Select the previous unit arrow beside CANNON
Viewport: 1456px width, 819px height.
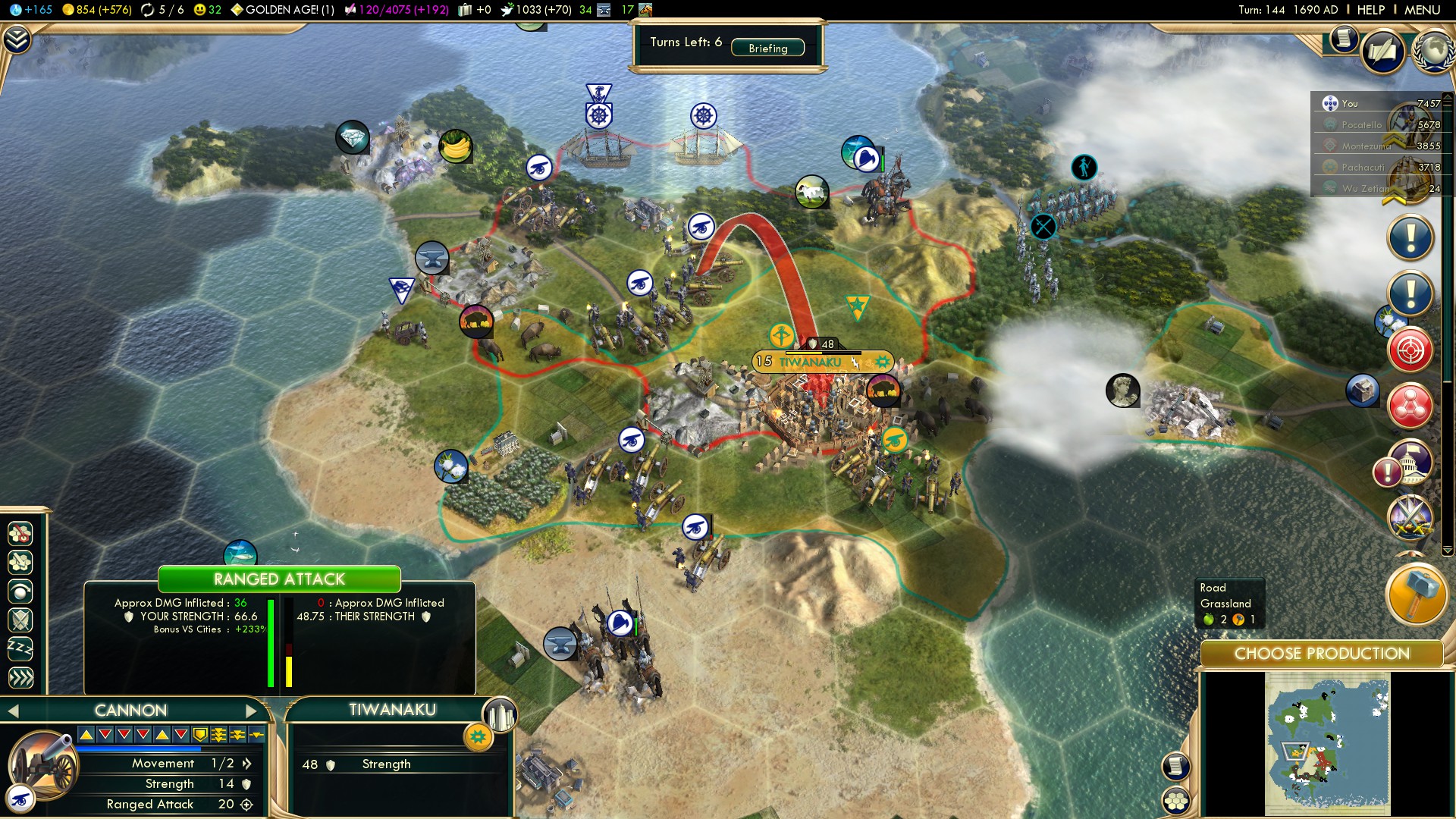[x=12, y=711]
